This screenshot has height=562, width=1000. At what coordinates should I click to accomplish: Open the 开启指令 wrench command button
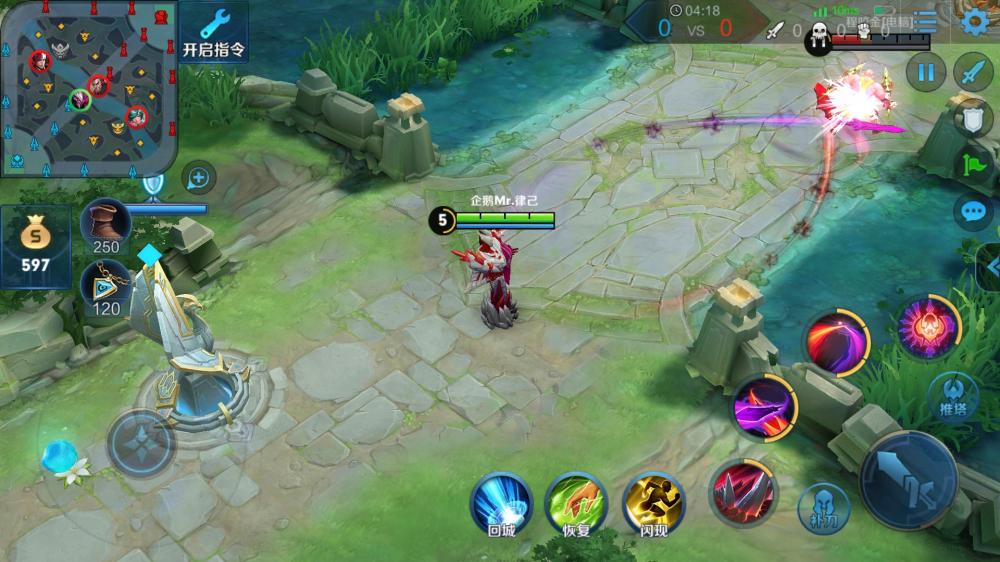point(214,31)
